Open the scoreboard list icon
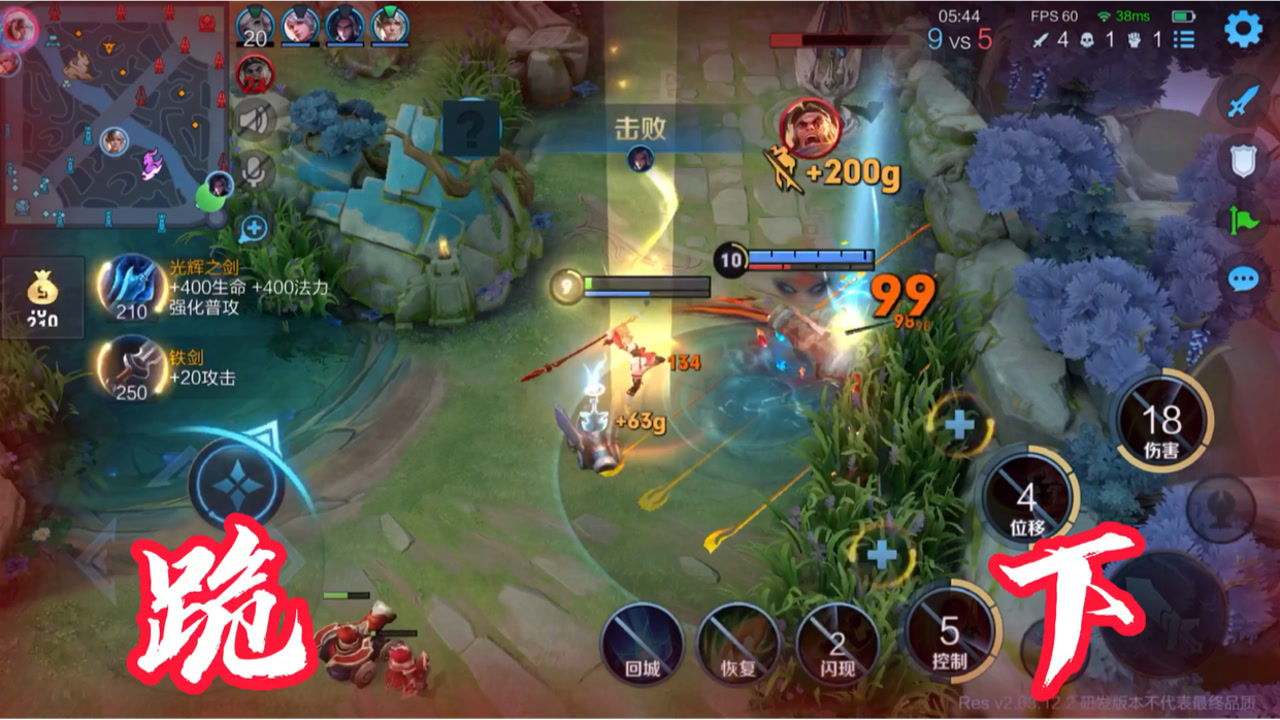Screen dimensions: 1280x720 tap(1185, 40)
